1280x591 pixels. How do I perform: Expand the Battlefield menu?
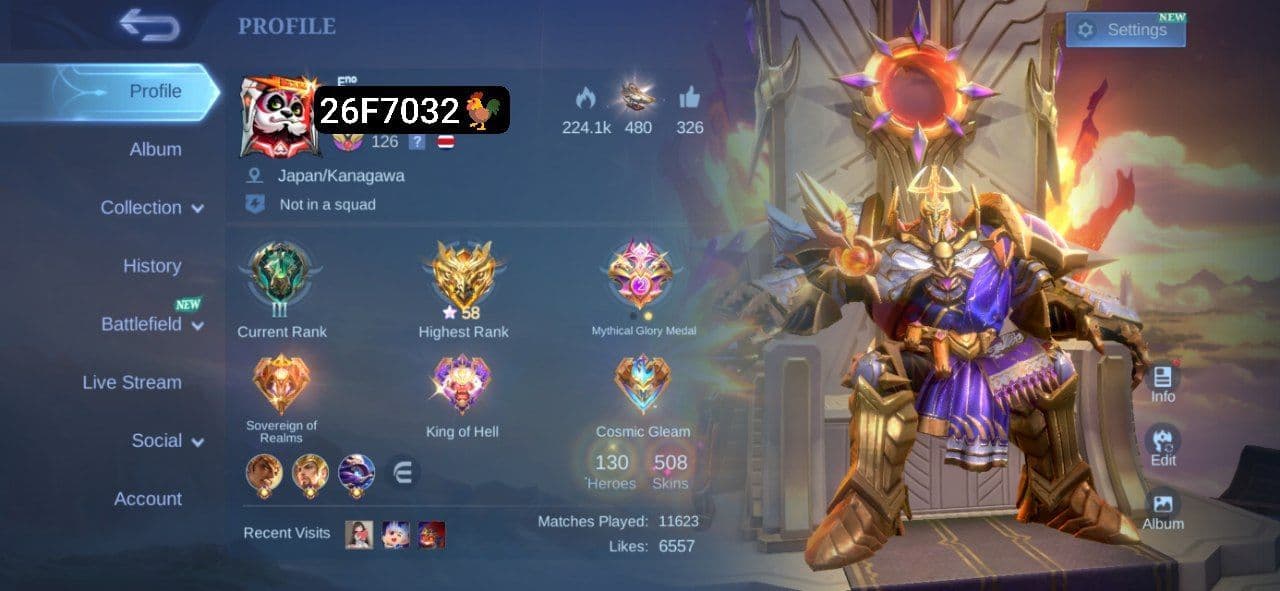[152, 324]
